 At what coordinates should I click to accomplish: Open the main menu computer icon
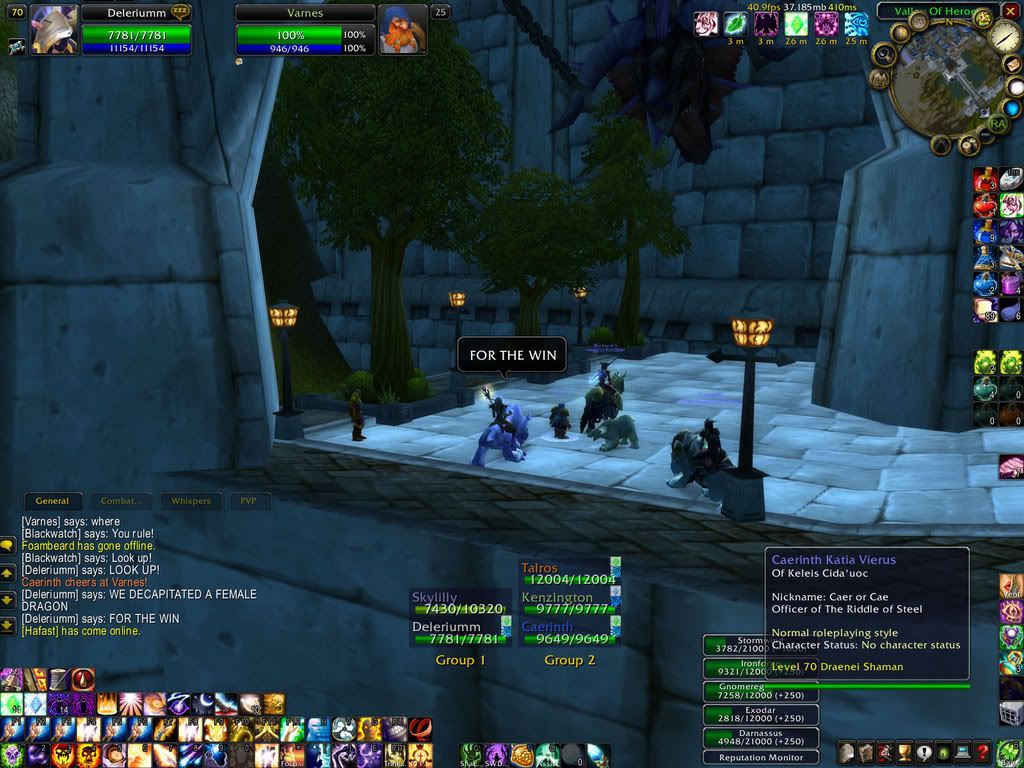[963, 752]
